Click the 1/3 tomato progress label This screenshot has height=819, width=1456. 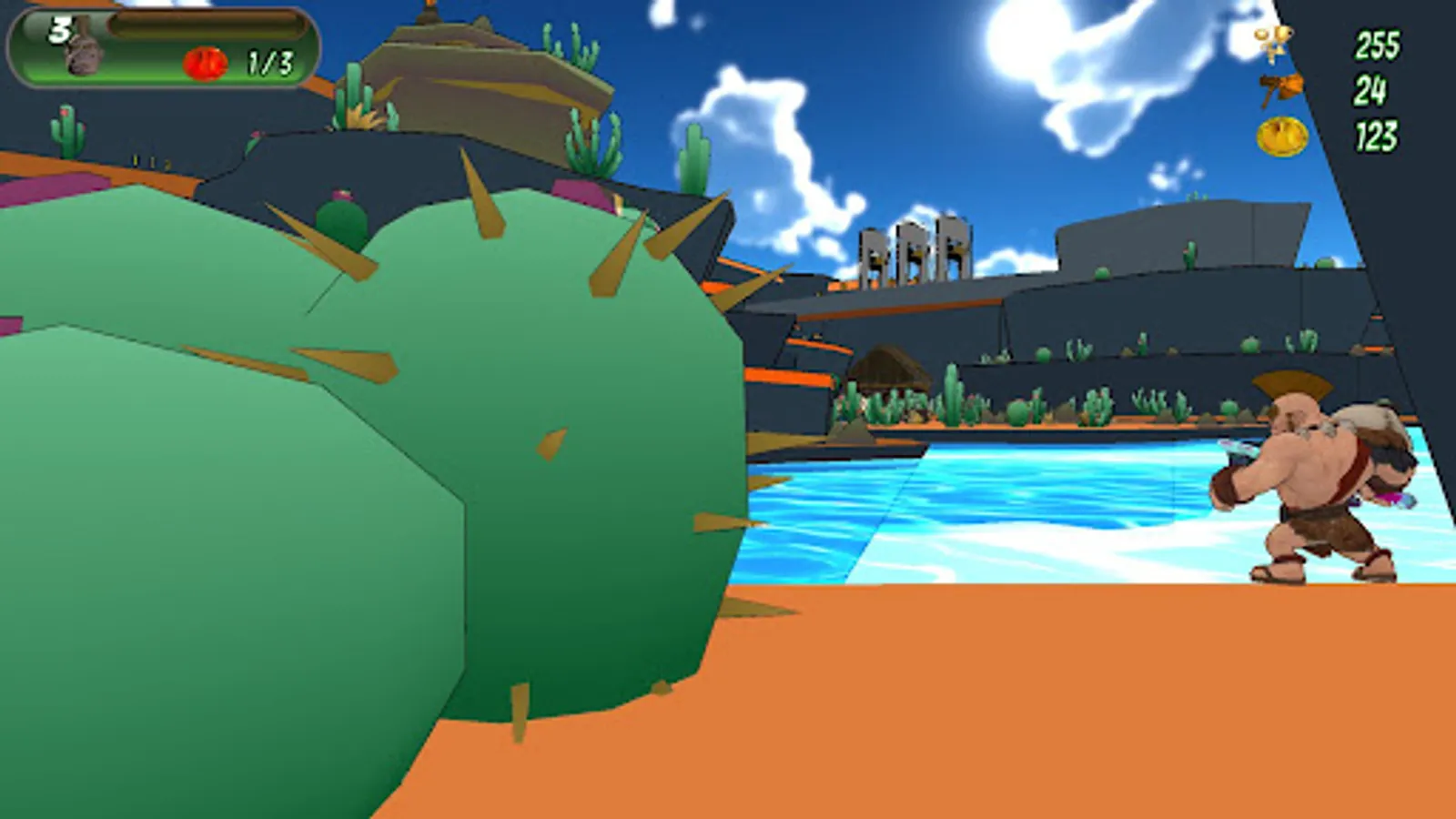[270, 61]
